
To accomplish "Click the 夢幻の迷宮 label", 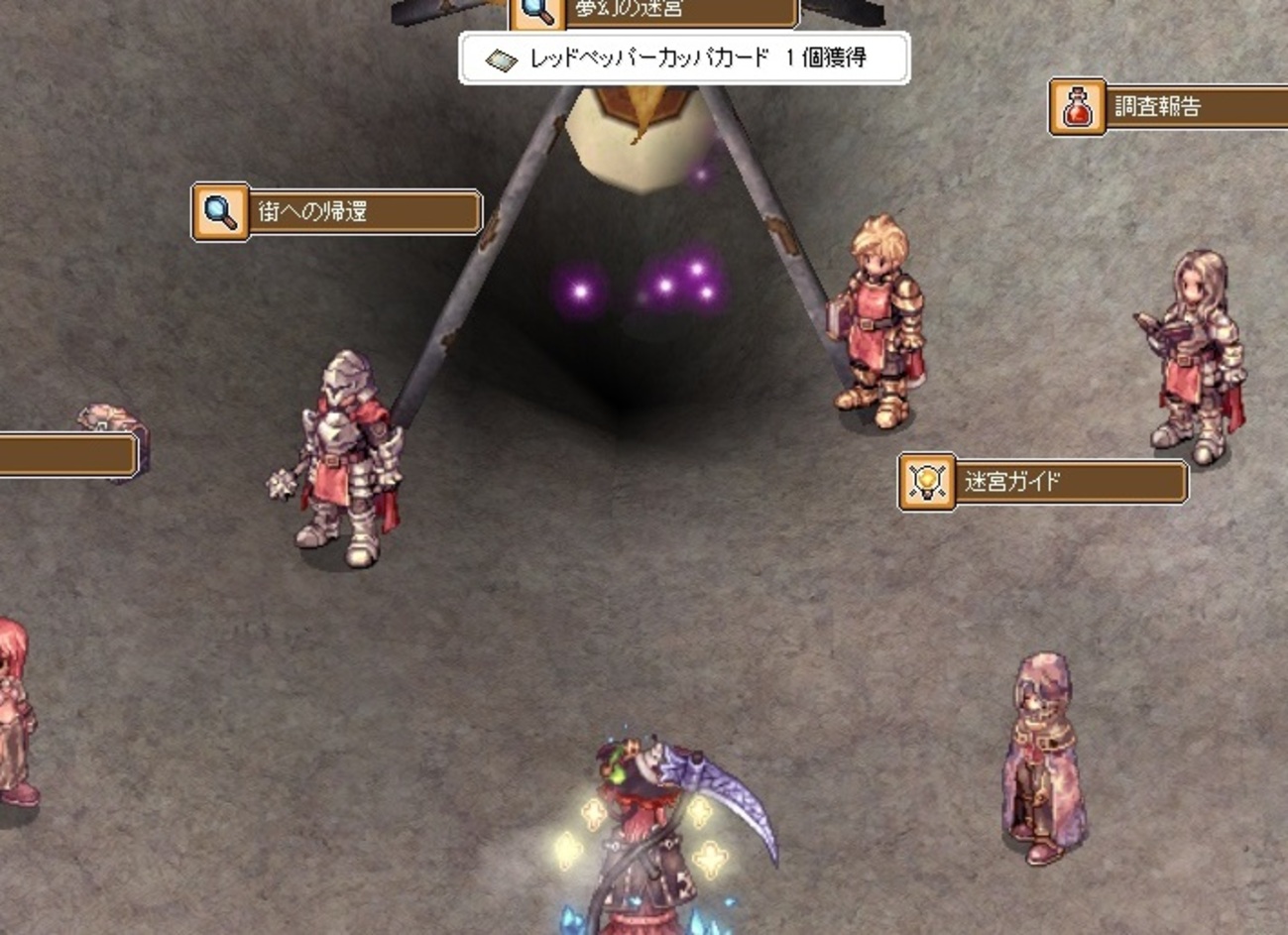I will coord(654,12).
